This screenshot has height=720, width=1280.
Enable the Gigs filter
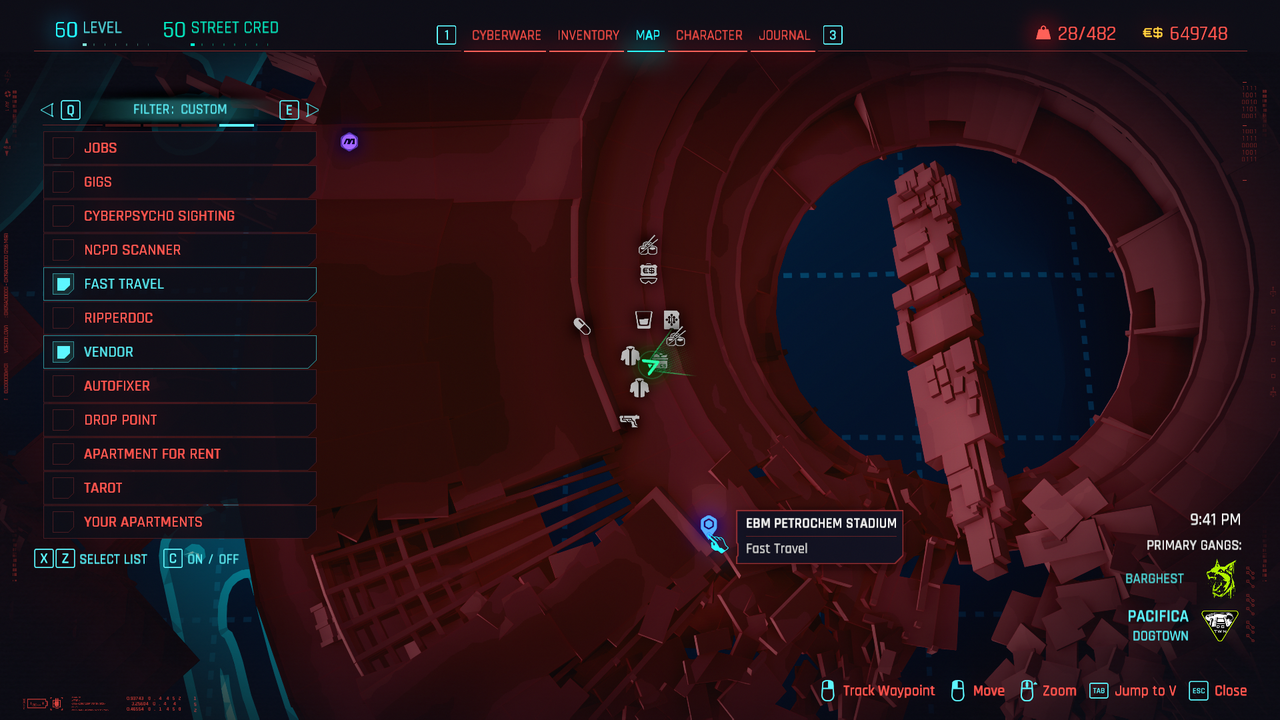tap(64, 182)
